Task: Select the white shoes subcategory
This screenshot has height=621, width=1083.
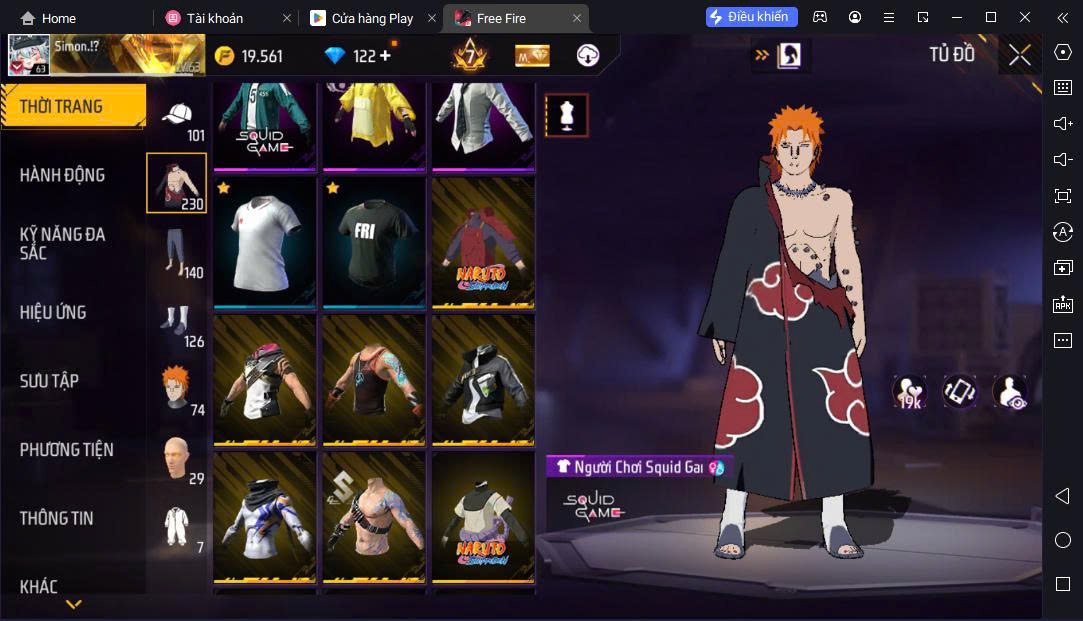Action: click(177, 320)
